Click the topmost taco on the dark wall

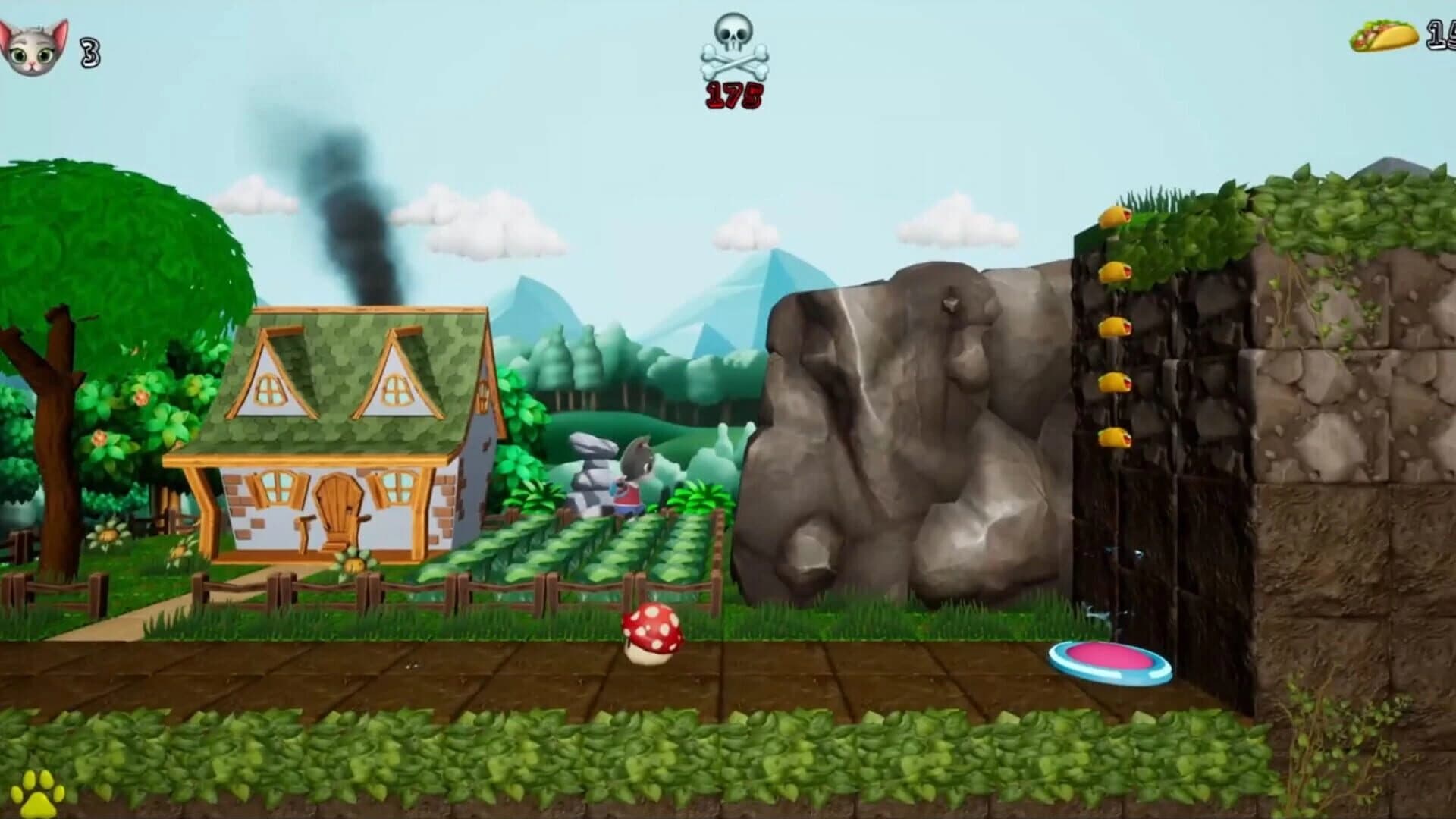1115,218
